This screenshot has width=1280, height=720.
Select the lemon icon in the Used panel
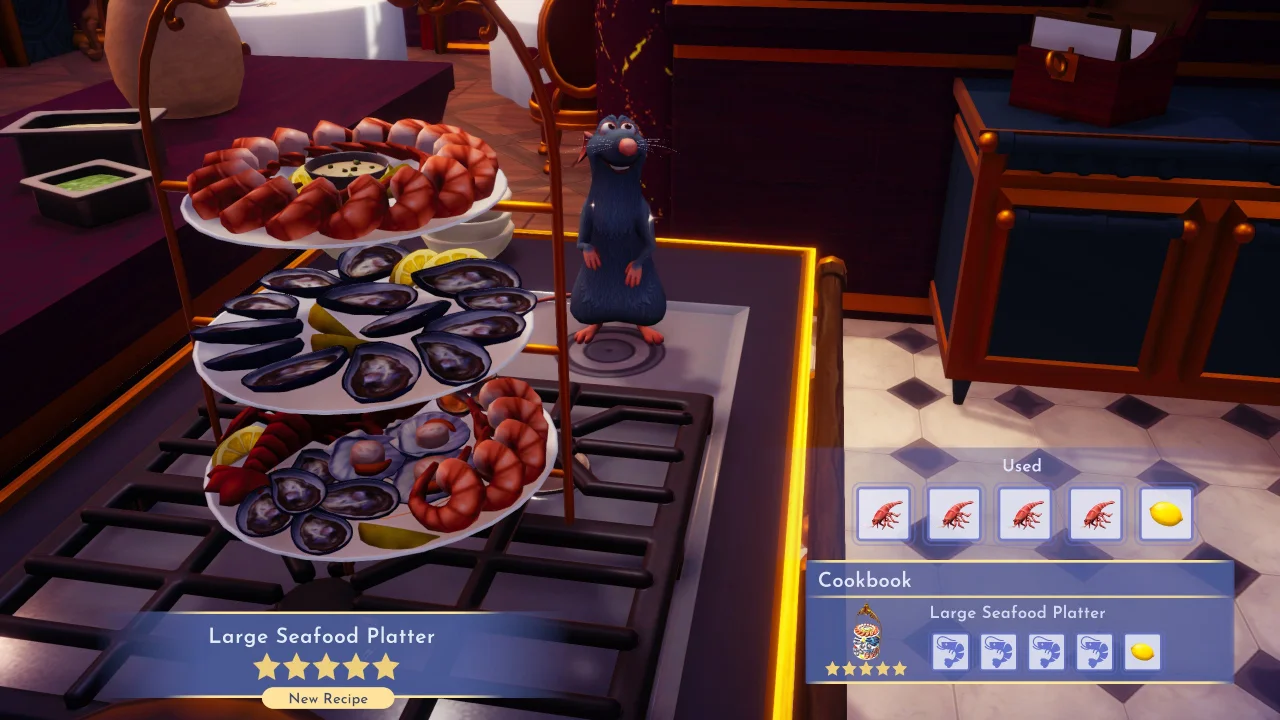point(1166,512)
